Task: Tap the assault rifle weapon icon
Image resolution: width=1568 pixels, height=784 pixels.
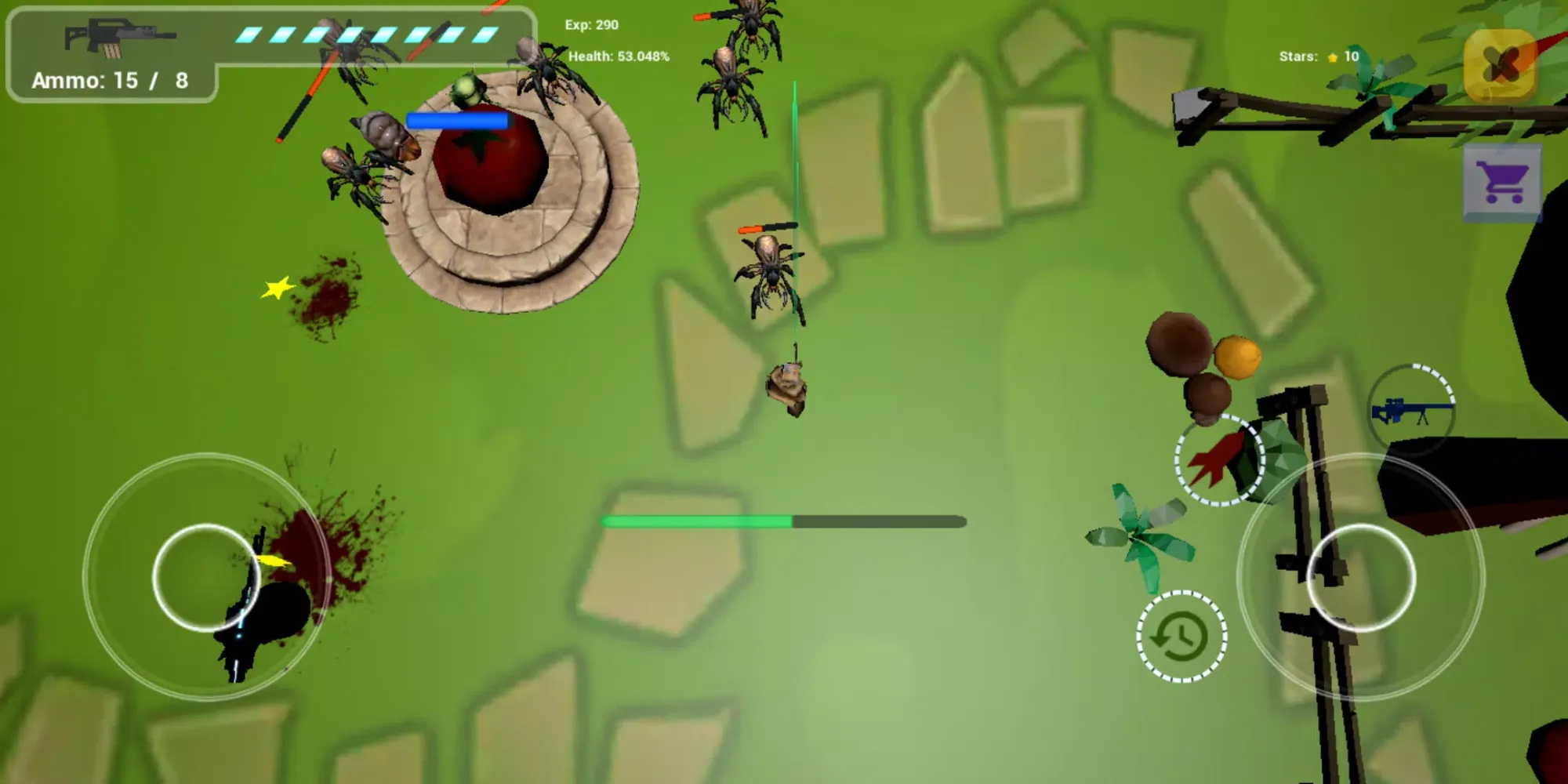Action: [119, 38]
